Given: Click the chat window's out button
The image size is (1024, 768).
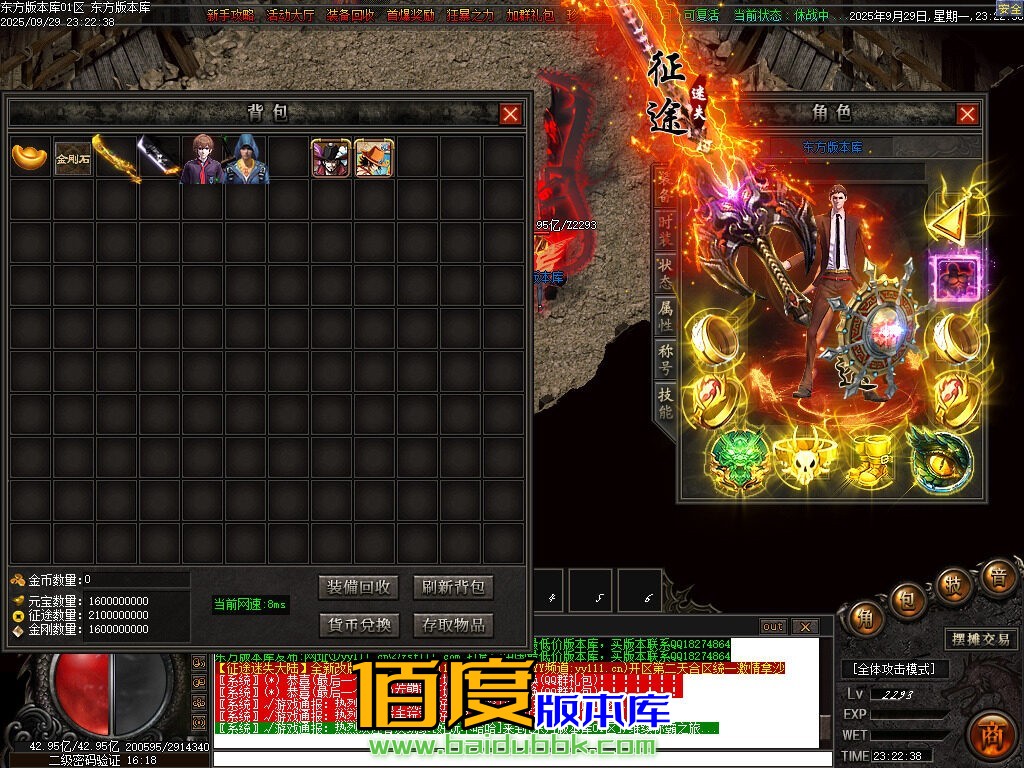Looking at the screenshot, I should coord(773,627).
